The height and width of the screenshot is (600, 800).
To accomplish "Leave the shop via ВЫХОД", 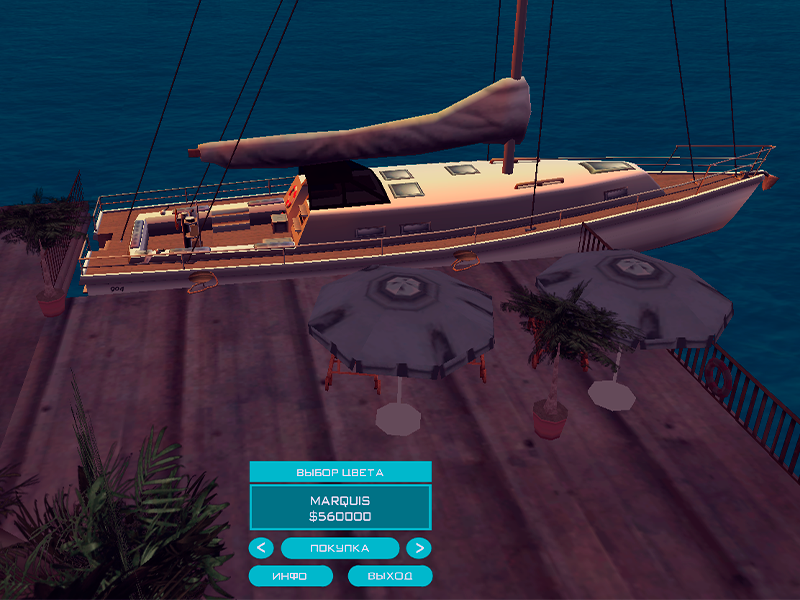I will pyautogui.click(x=390, y=576).
